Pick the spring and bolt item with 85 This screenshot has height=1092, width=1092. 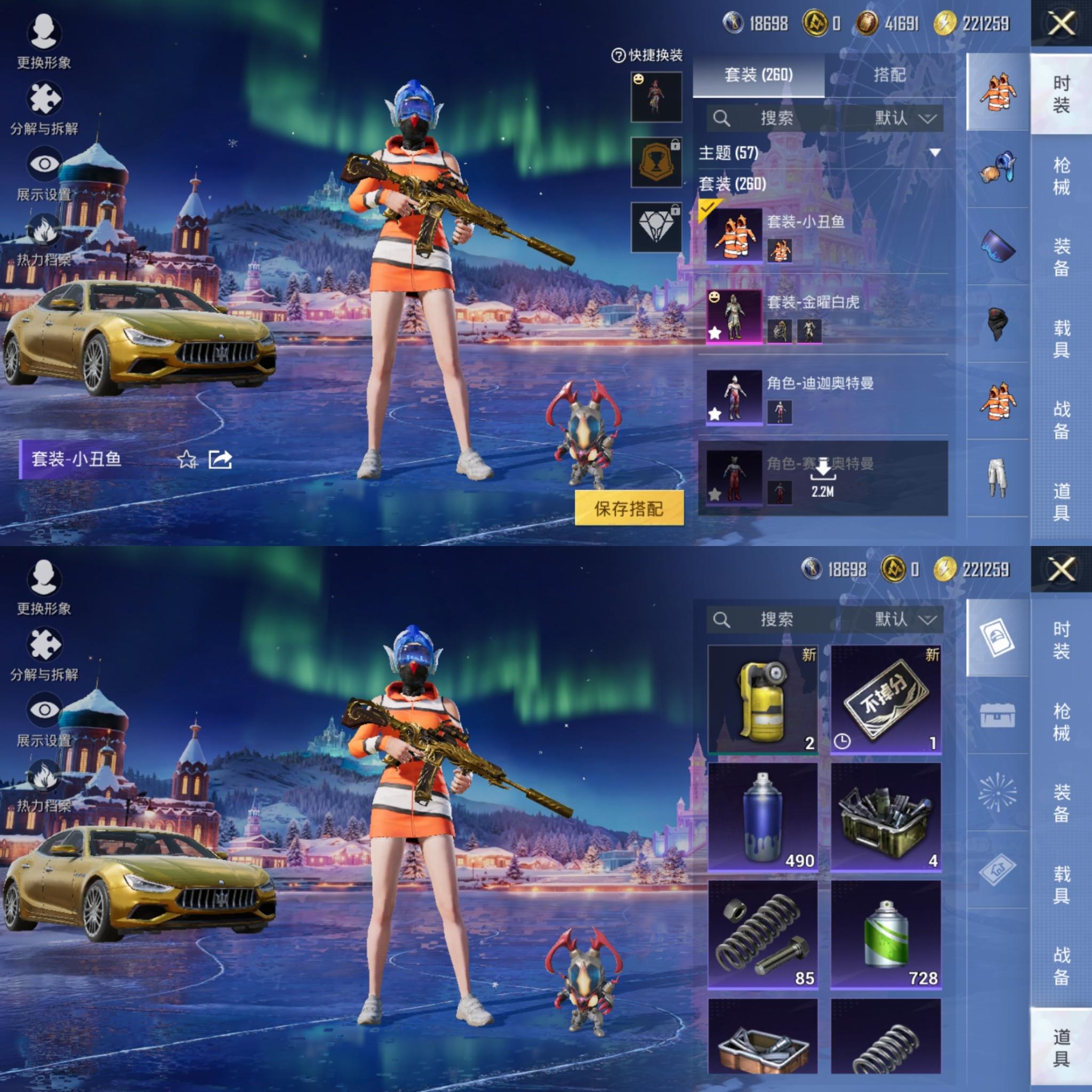[762, 935]
